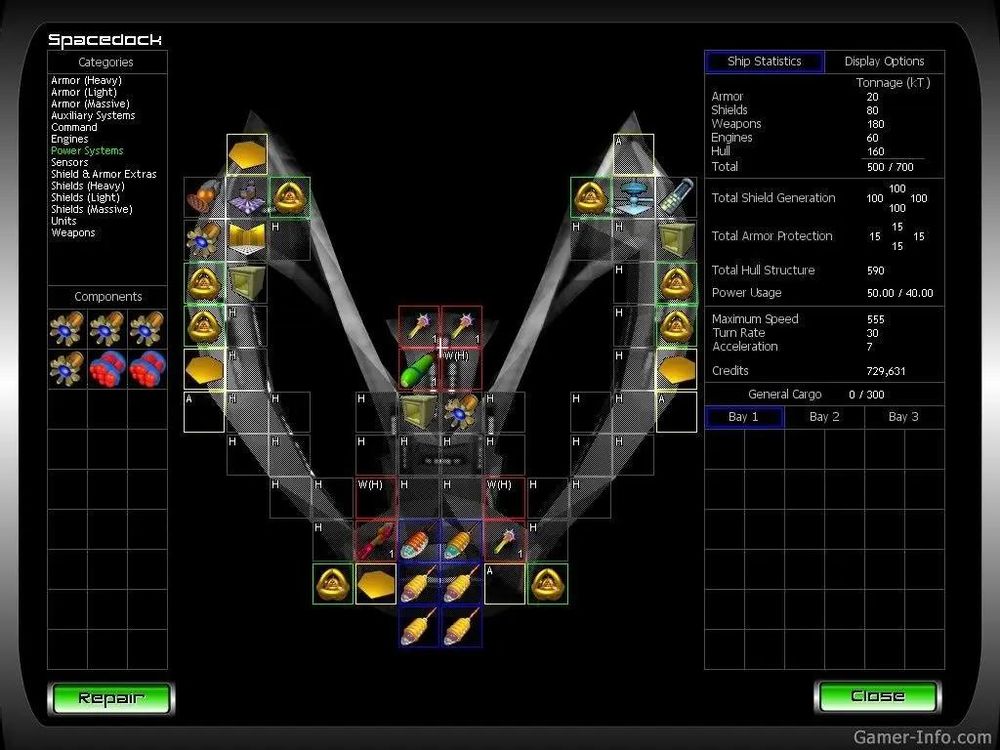Select the Bay 2 cargo tab
The image size is (1000, 750).
tap(824, 417)
